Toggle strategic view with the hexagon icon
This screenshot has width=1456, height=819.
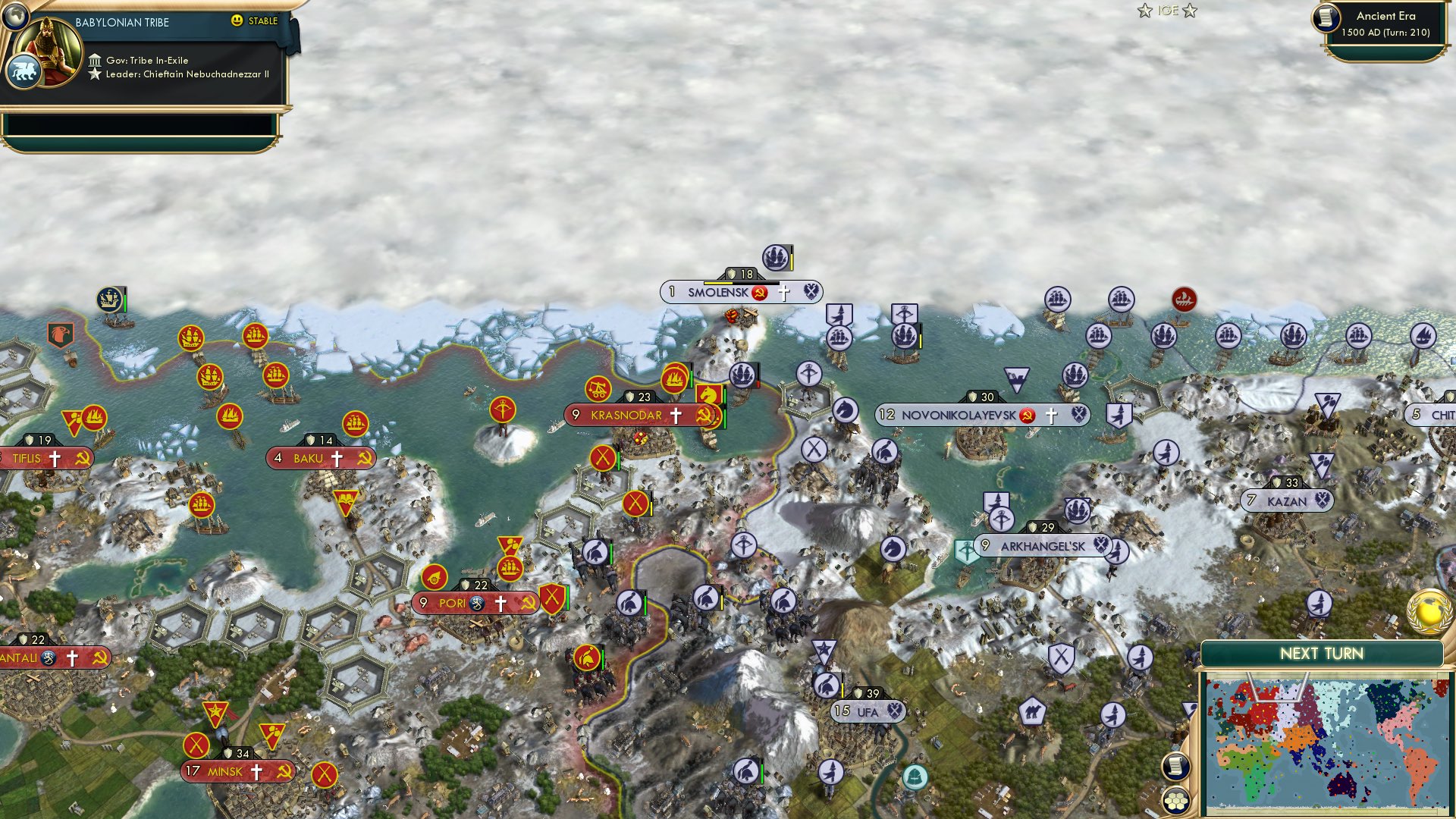[x=1175, y=800]
